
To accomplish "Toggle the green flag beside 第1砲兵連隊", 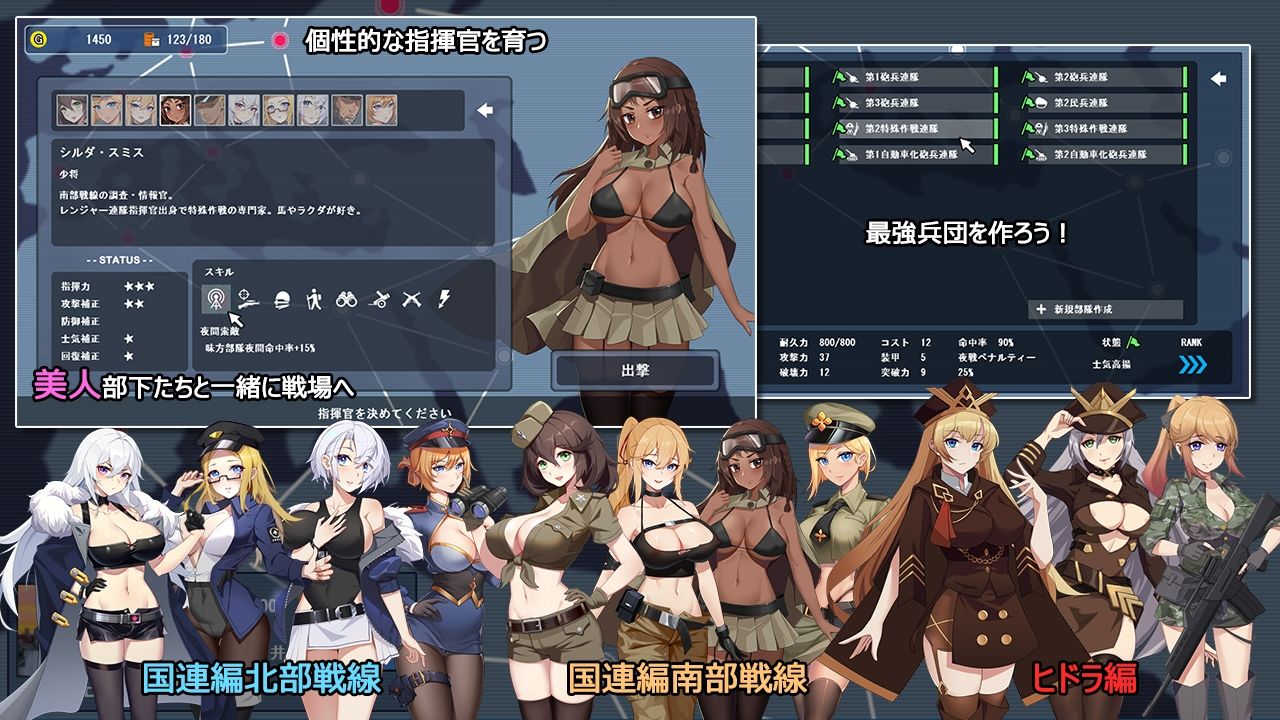I will point(839,77).
